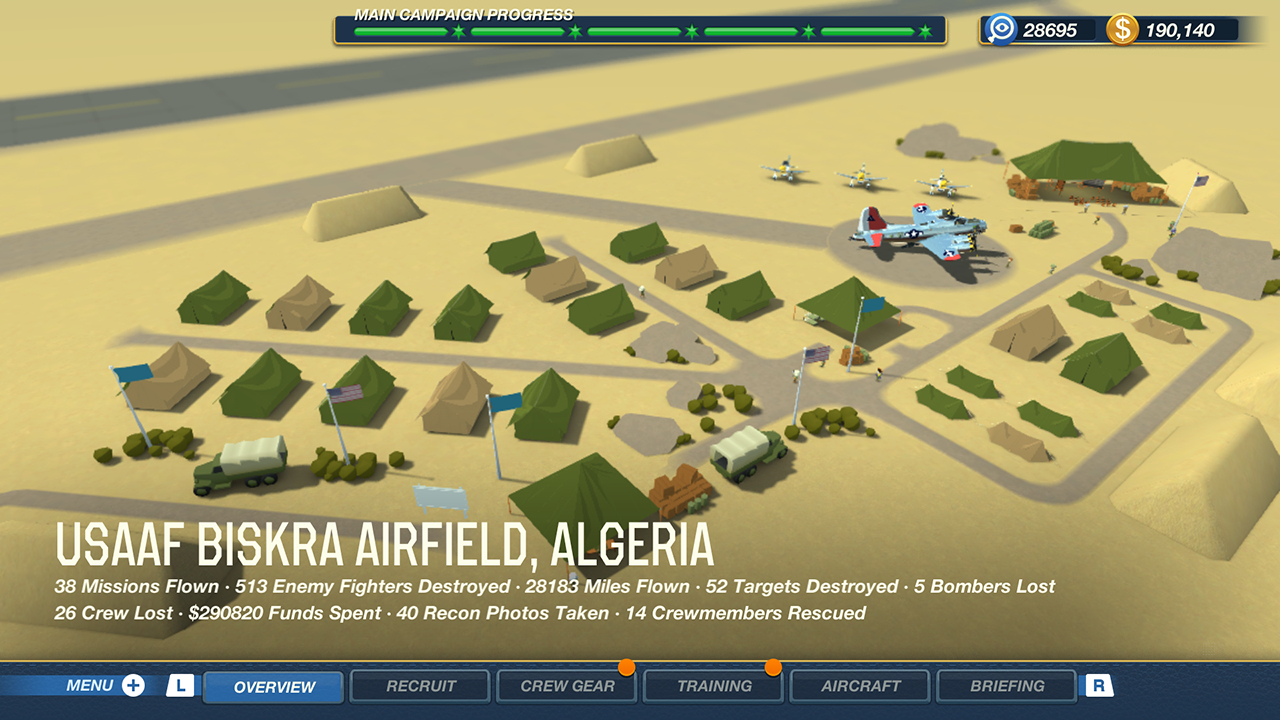
Task: Click the gold coin currency icon
Action: (x=1125, y=30)
